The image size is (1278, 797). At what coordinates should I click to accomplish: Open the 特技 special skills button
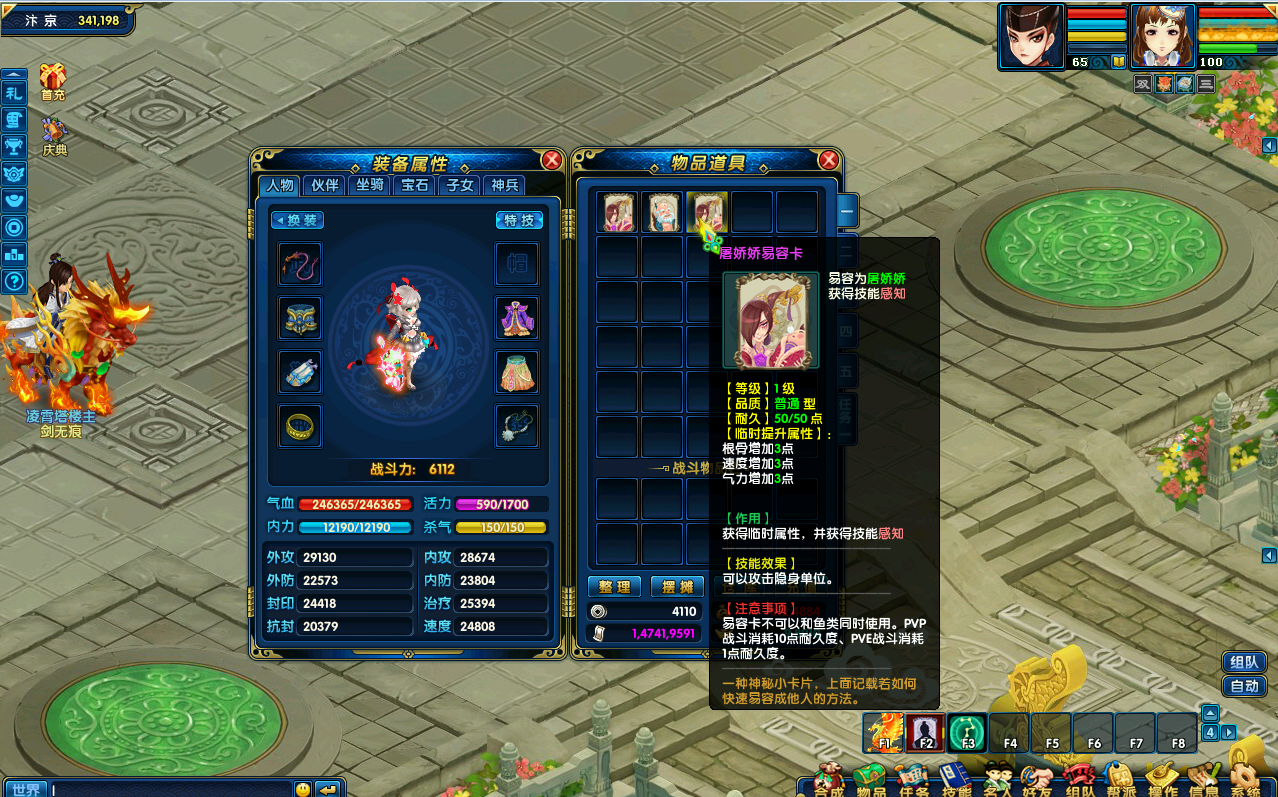pos(520,220)
